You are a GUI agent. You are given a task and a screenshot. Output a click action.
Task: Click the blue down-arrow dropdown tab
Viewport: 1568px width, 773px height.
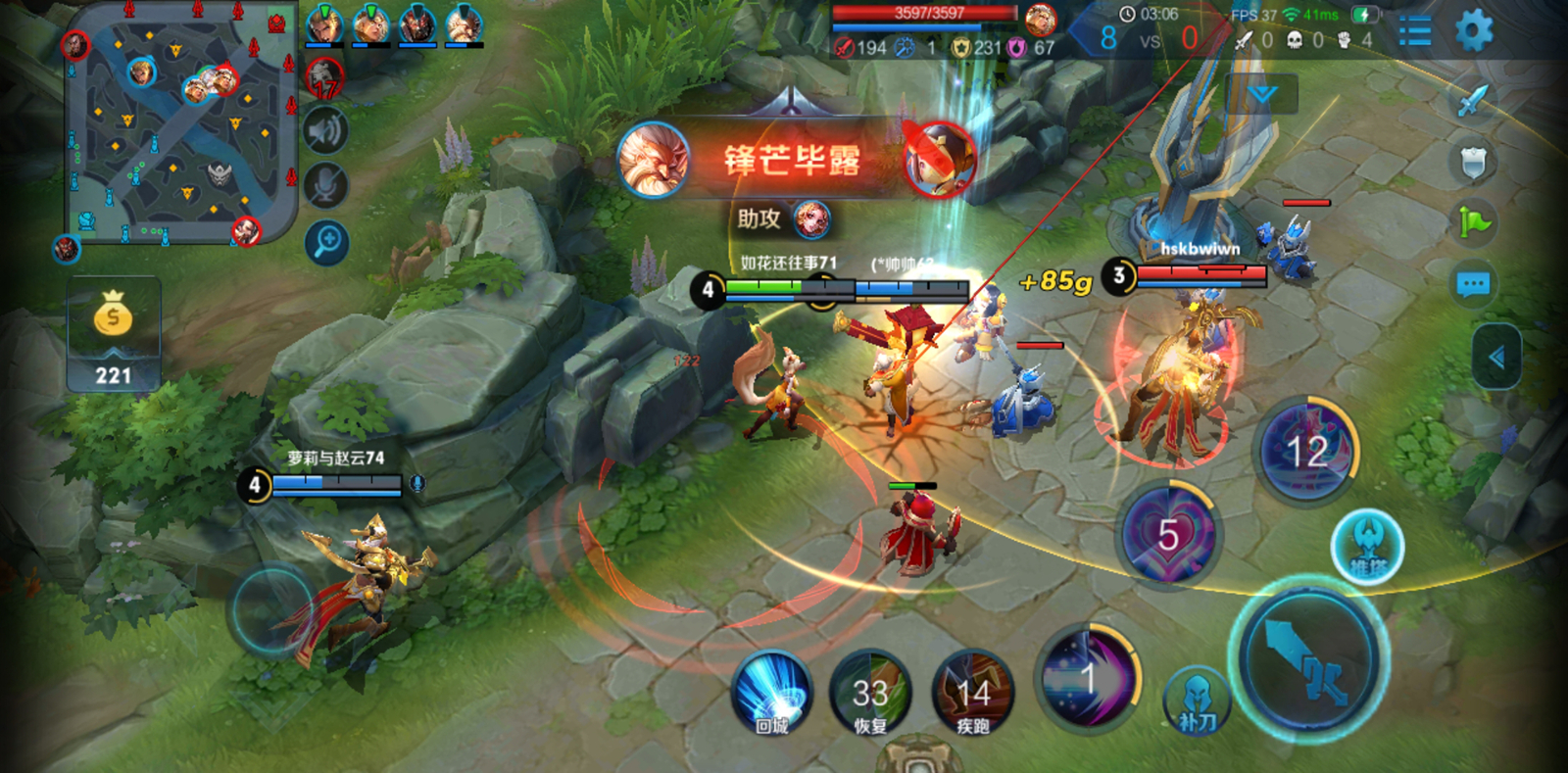pos(1262,94)
